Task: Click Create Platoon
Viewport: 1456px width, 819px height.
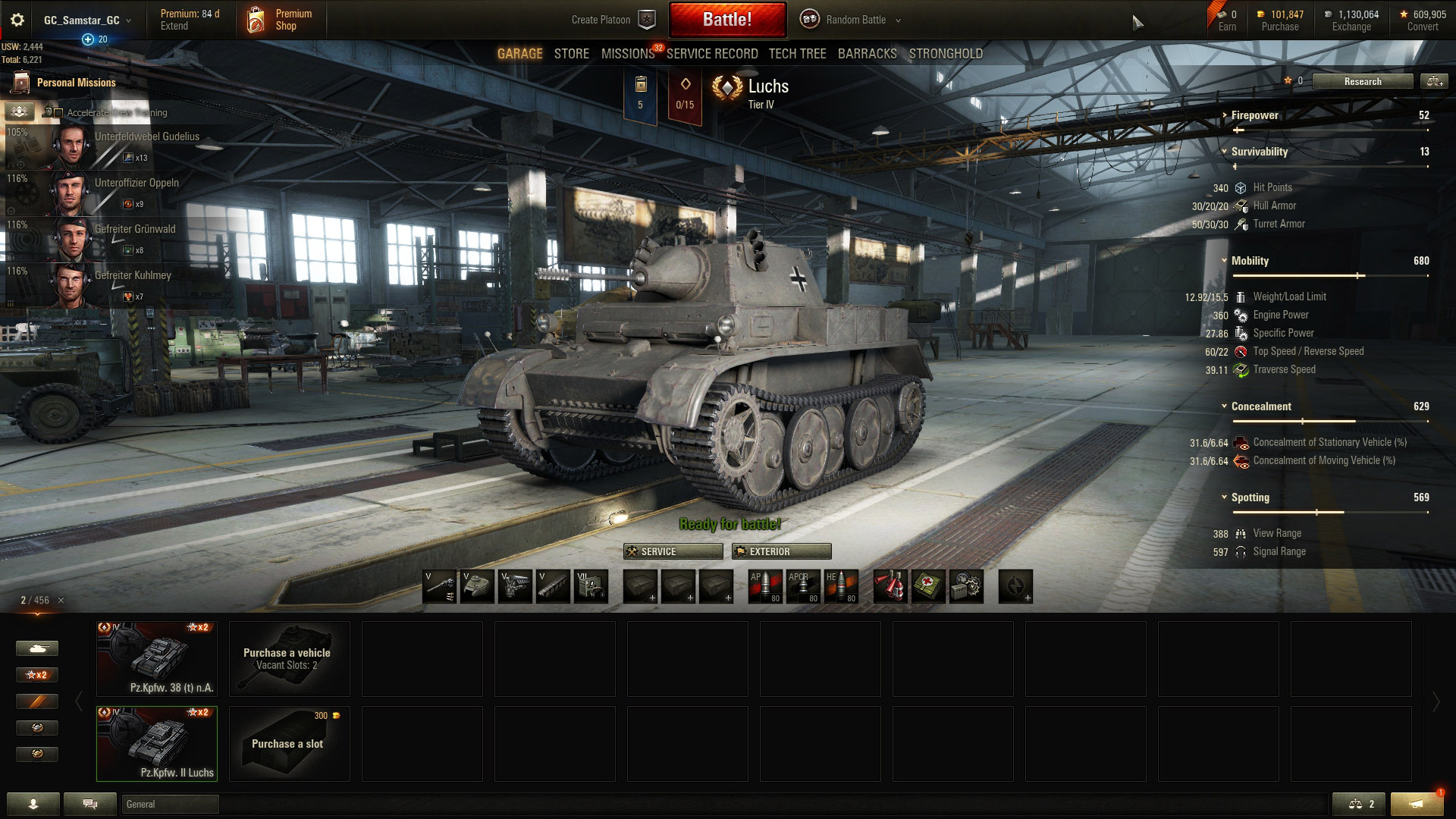Action: 612,20
